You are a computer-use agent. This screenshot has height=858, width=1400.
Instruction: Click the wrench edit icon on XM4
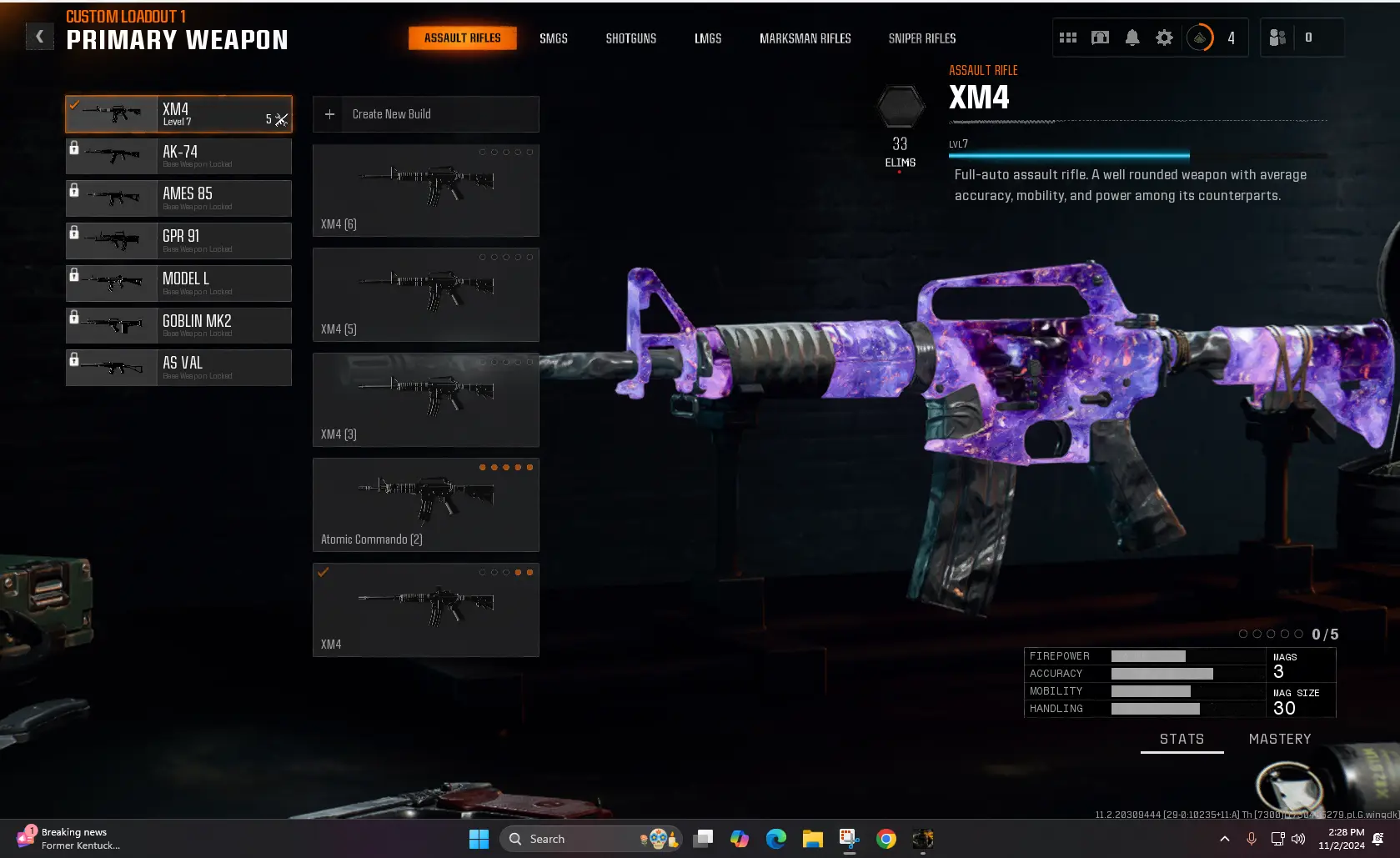coord(280,120)
